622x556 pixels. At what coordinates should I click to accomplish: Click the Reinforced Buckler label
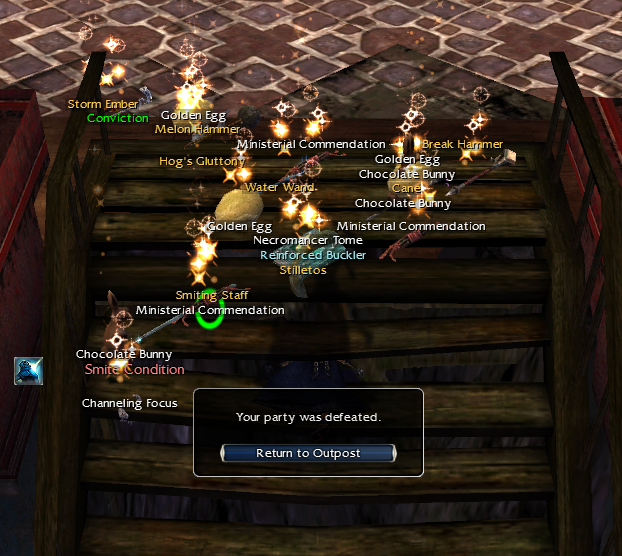(x=313, y=255)
